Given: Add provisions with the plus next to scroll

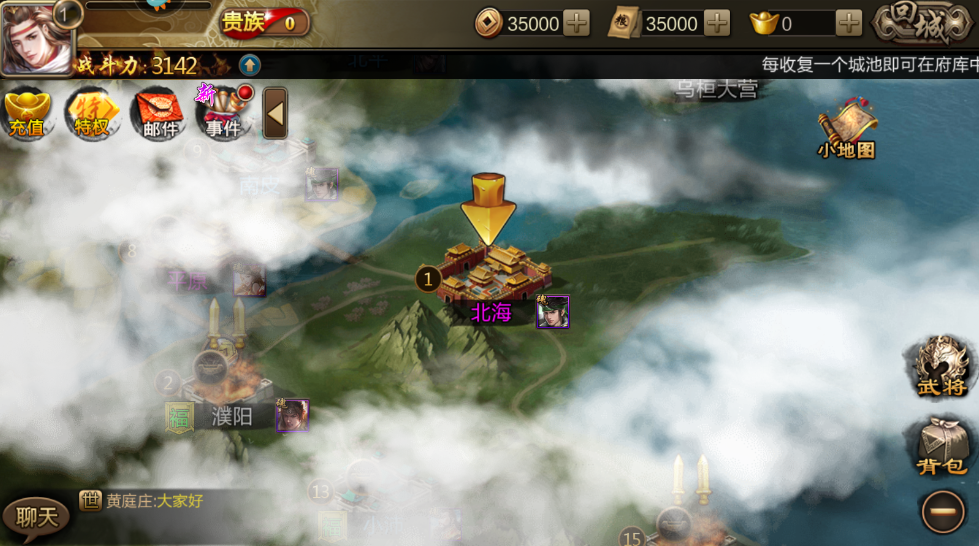Looking at the screenshot, I should coord(717,23).
